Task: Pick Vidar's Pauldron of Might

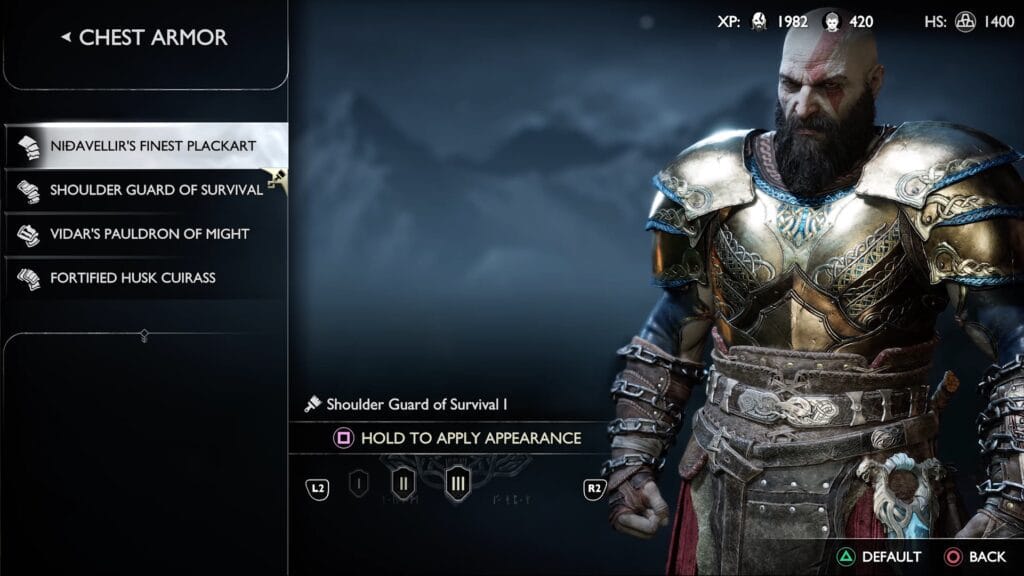Action: [145, 234]
